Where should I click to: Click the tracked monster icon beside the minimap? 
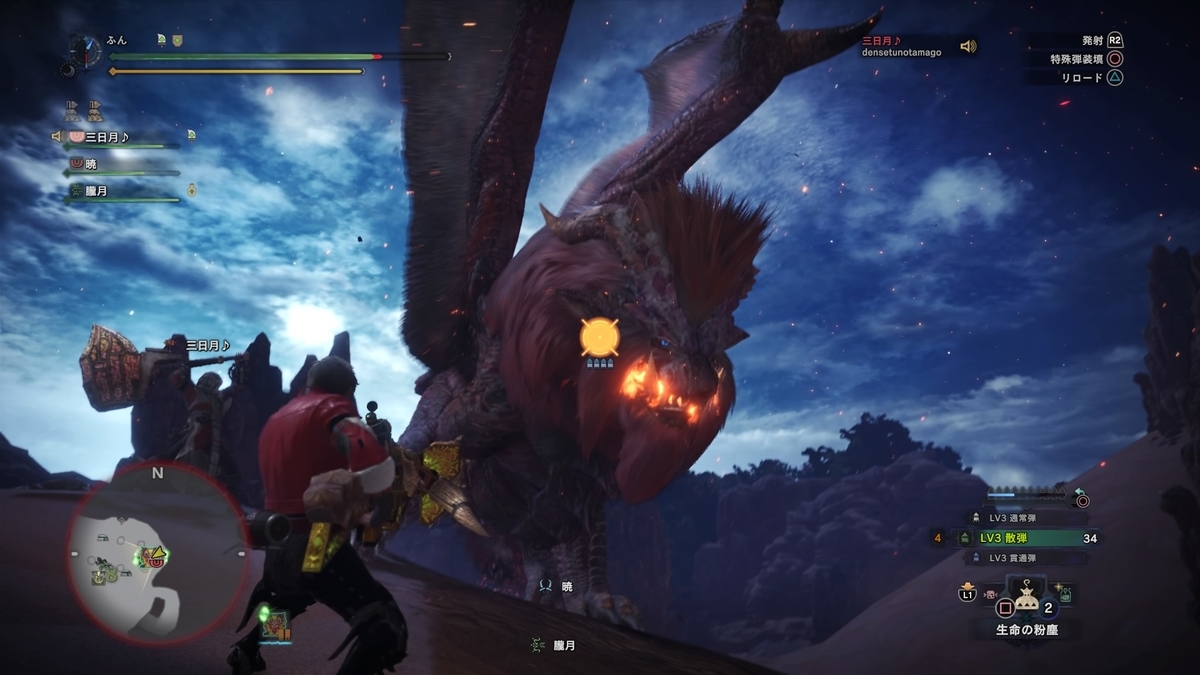pos(275,626)
